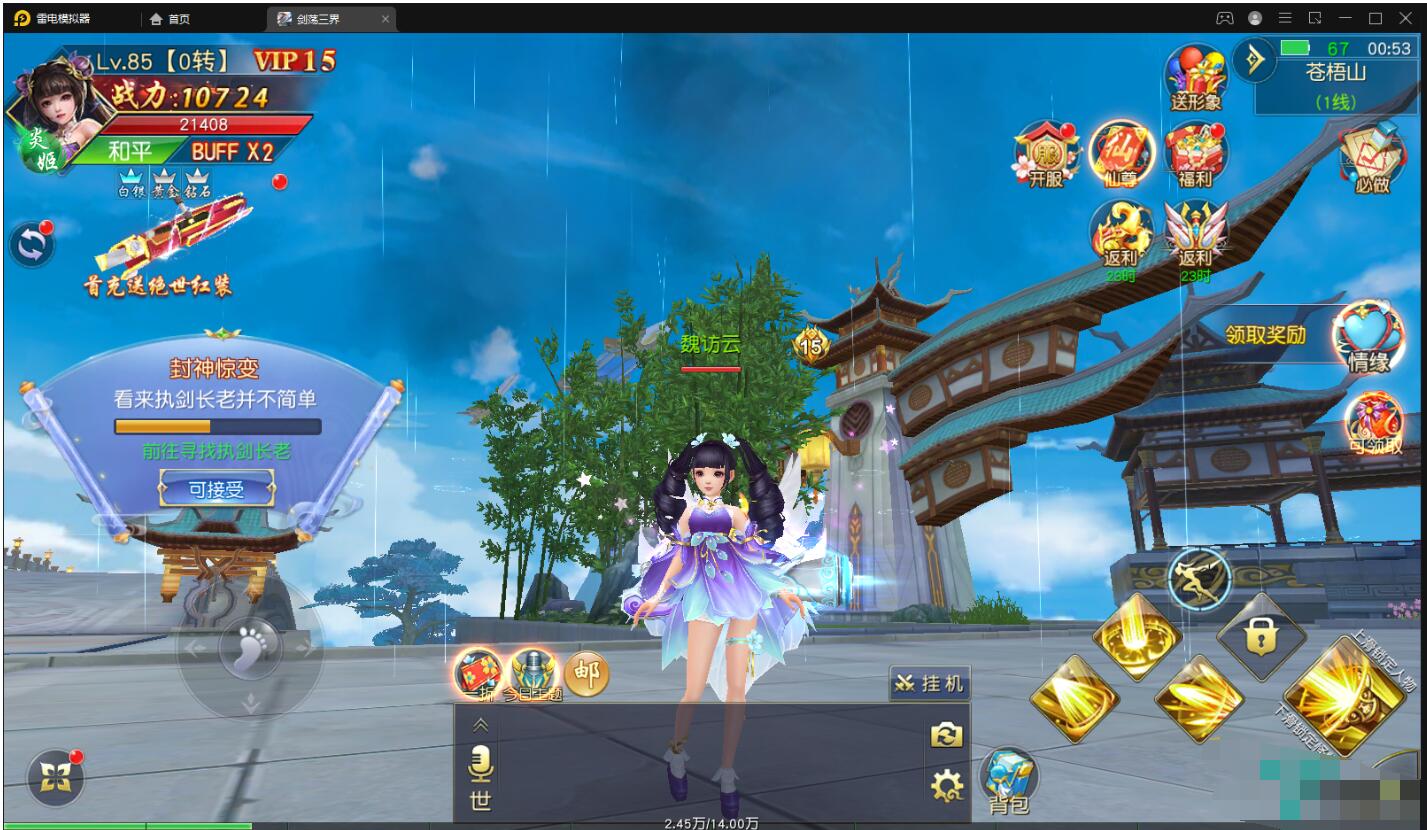The width and height of the screenshot is (1427, 830).
Task: Tap the padlock target-lock button
Action: coord(1261,634)
